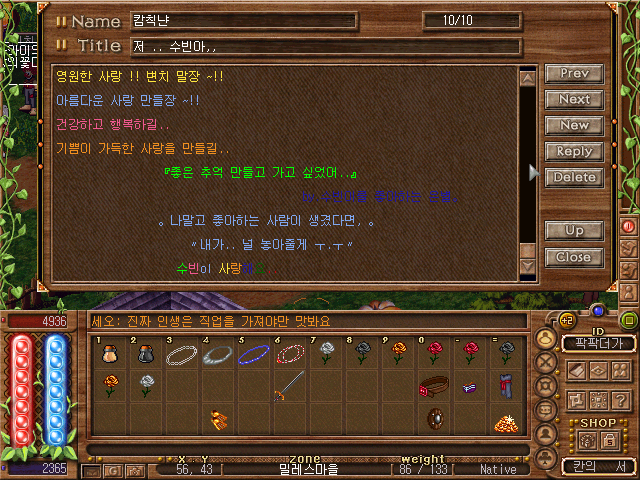Viewport: 640px width, 480px height.
Task: Delete the current message
Action: [x=573, y=178]
